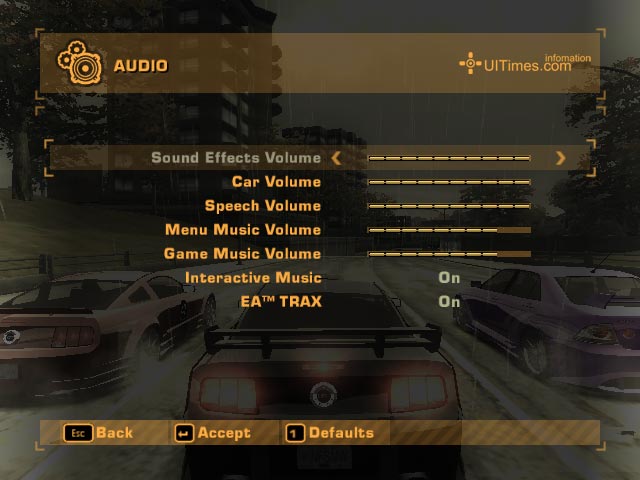Accept the audio settings

coord(213,433)
